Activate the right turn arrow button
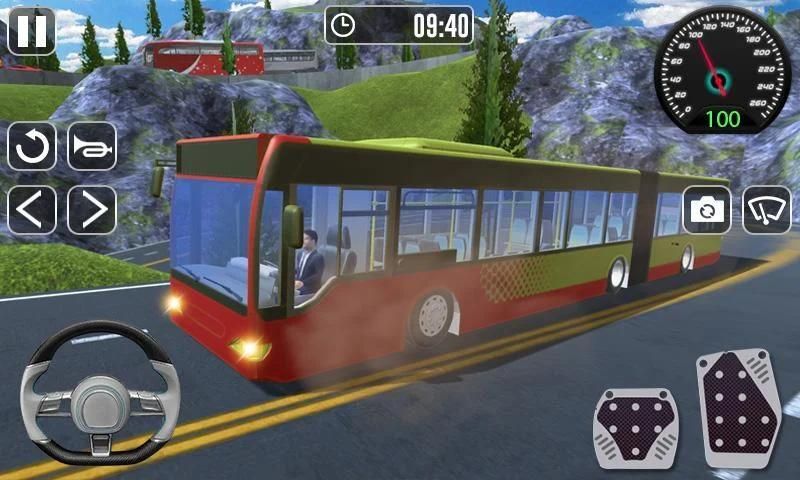Screen dimensions: 800x480 point(92,210)
